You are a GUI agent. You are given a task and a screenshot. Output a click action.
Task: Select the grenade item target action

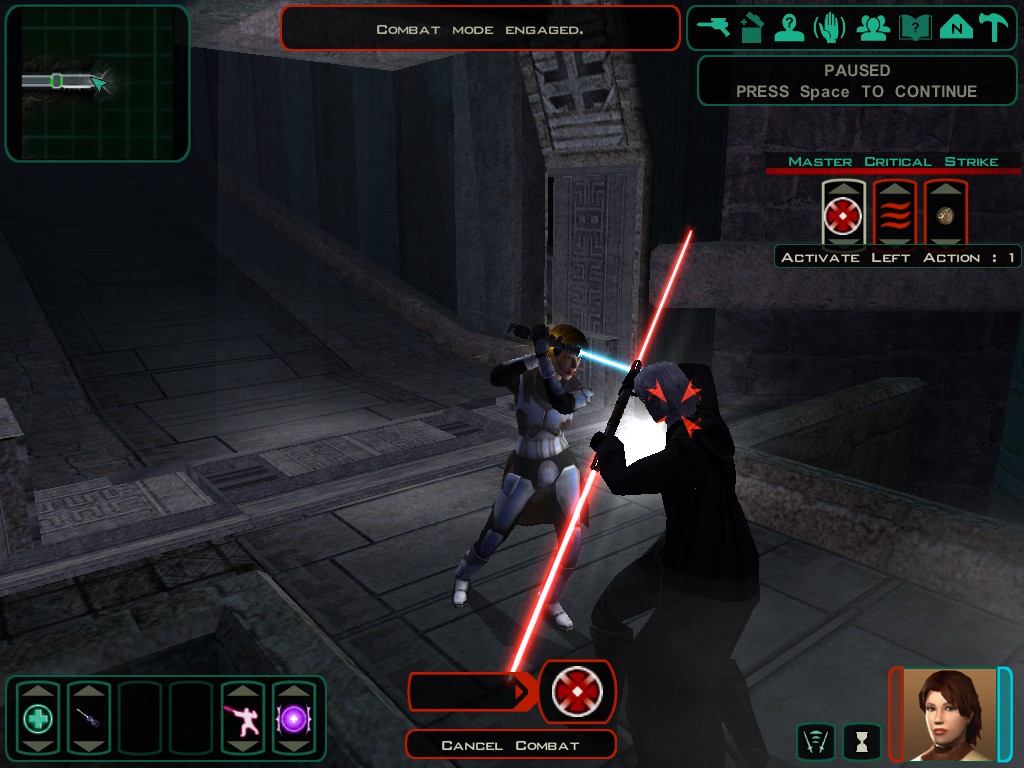pos(945,213)
